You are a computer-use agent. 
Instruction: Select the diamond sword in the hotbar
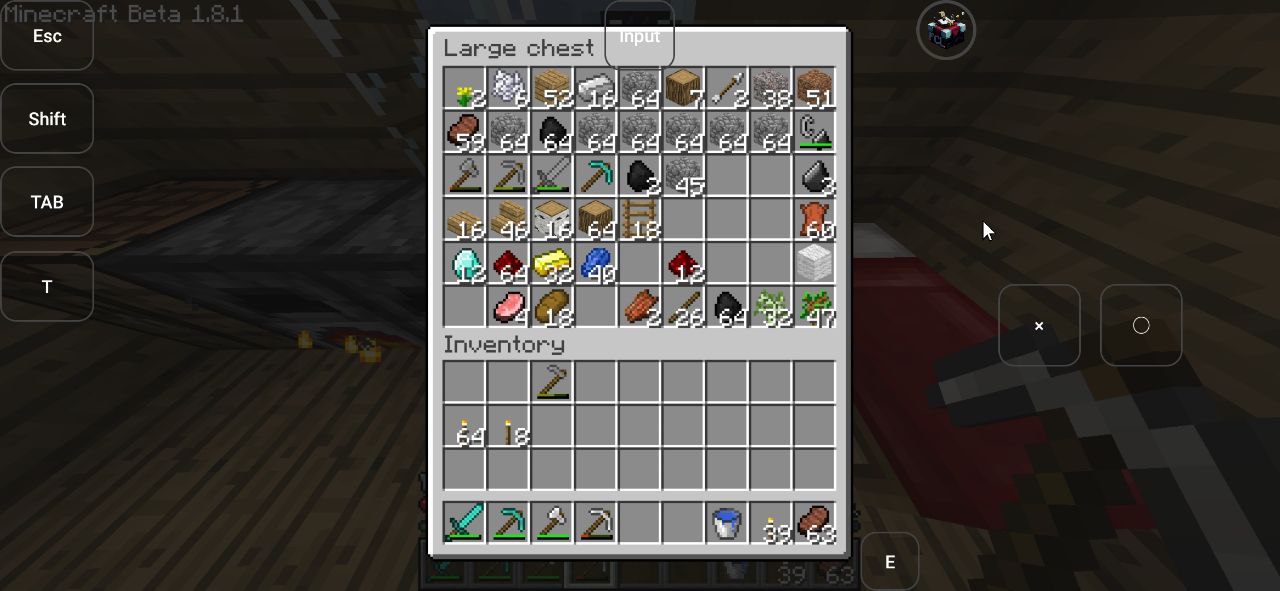tap(464, 523)
